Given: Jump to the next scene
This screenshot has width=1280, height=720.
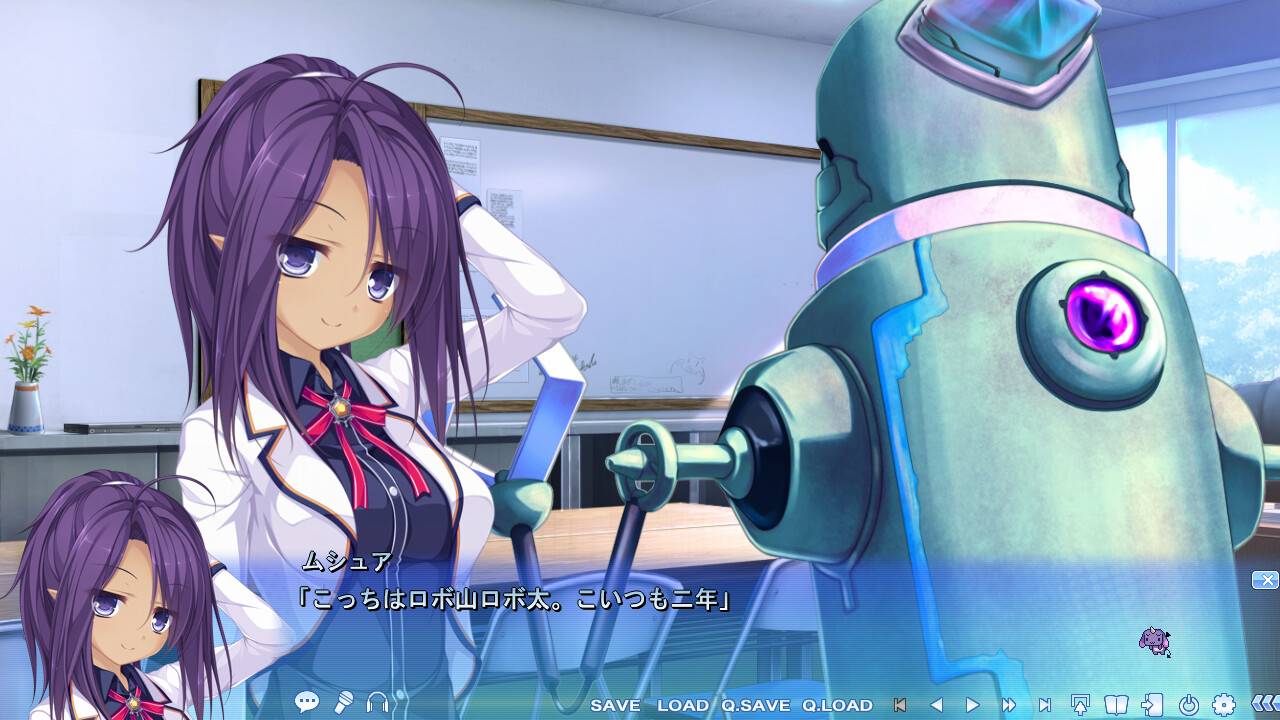Looking at the screenshot, I should [1045, 705].
